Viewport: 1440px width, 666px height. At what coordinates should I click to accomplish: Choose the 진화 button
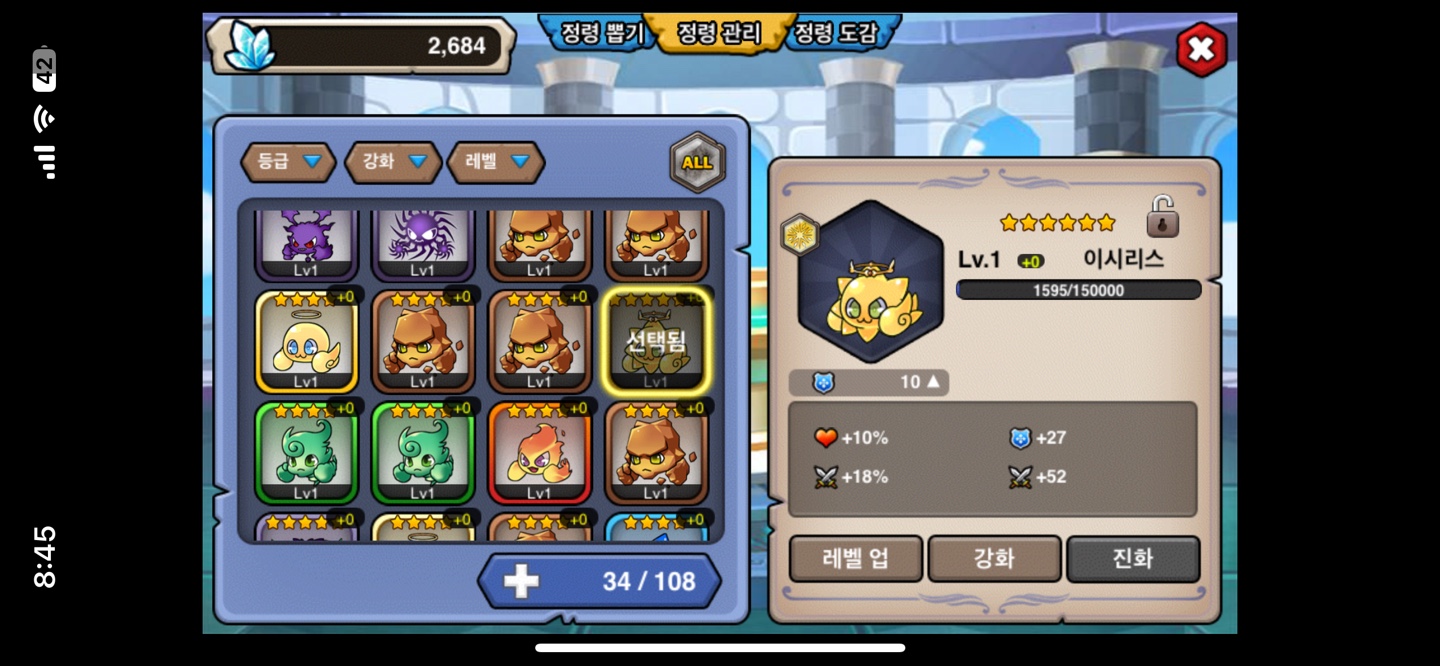1132,559
